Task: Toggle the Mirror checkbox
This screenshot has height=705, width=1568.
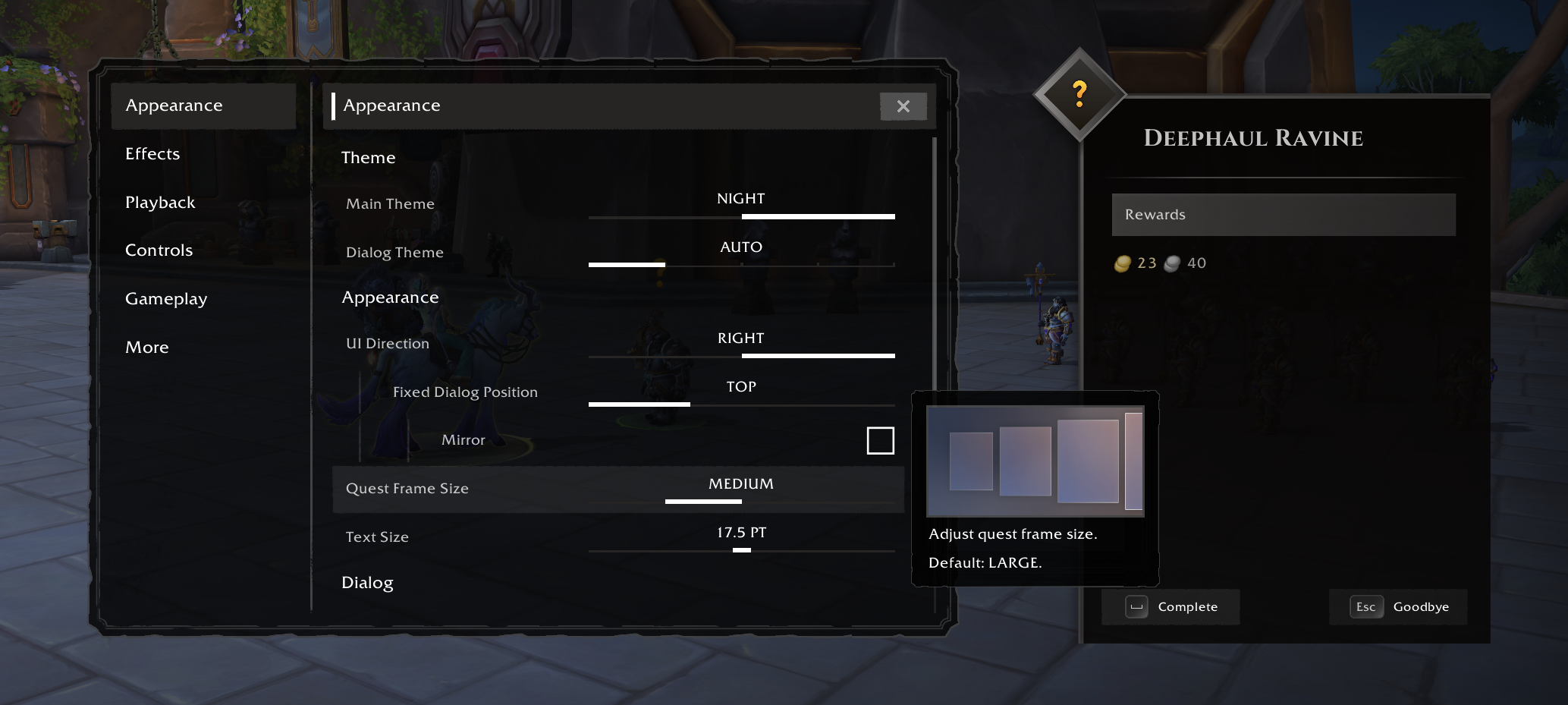Action: coord(880,440)
